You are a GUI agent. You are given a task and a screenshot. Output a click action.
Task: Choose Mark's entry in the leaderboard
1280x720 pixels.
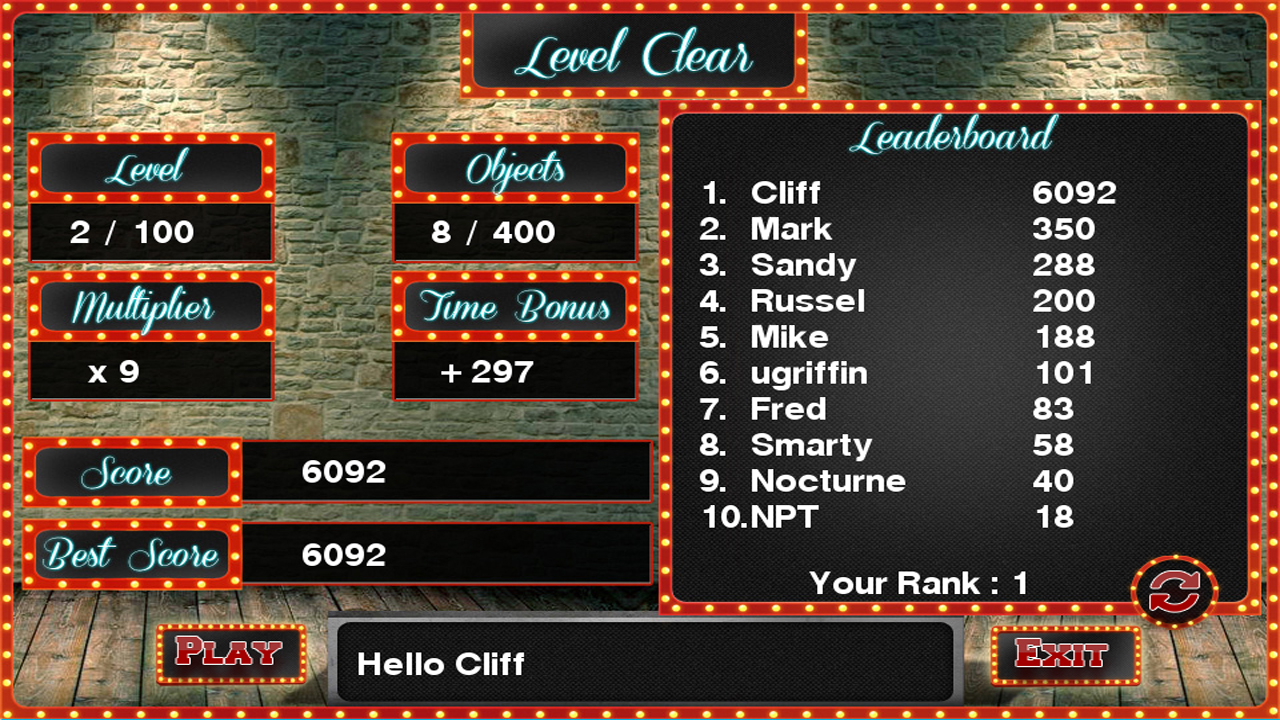pos(908,229)
